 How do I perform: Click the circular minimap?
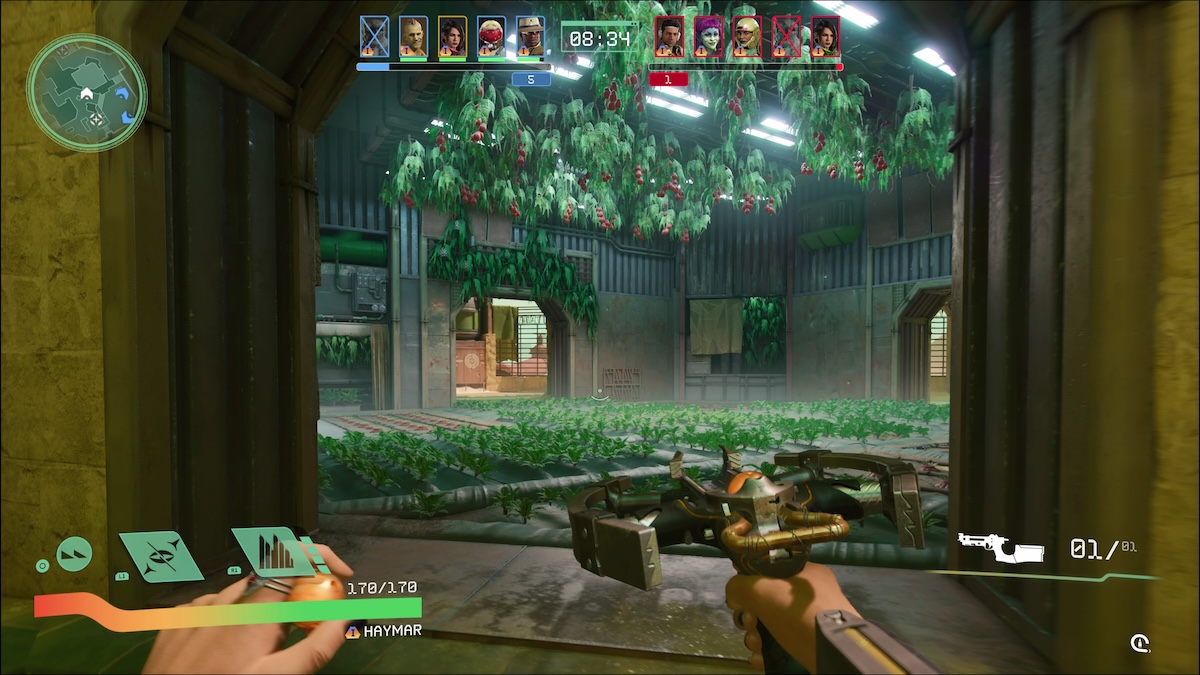87,93
